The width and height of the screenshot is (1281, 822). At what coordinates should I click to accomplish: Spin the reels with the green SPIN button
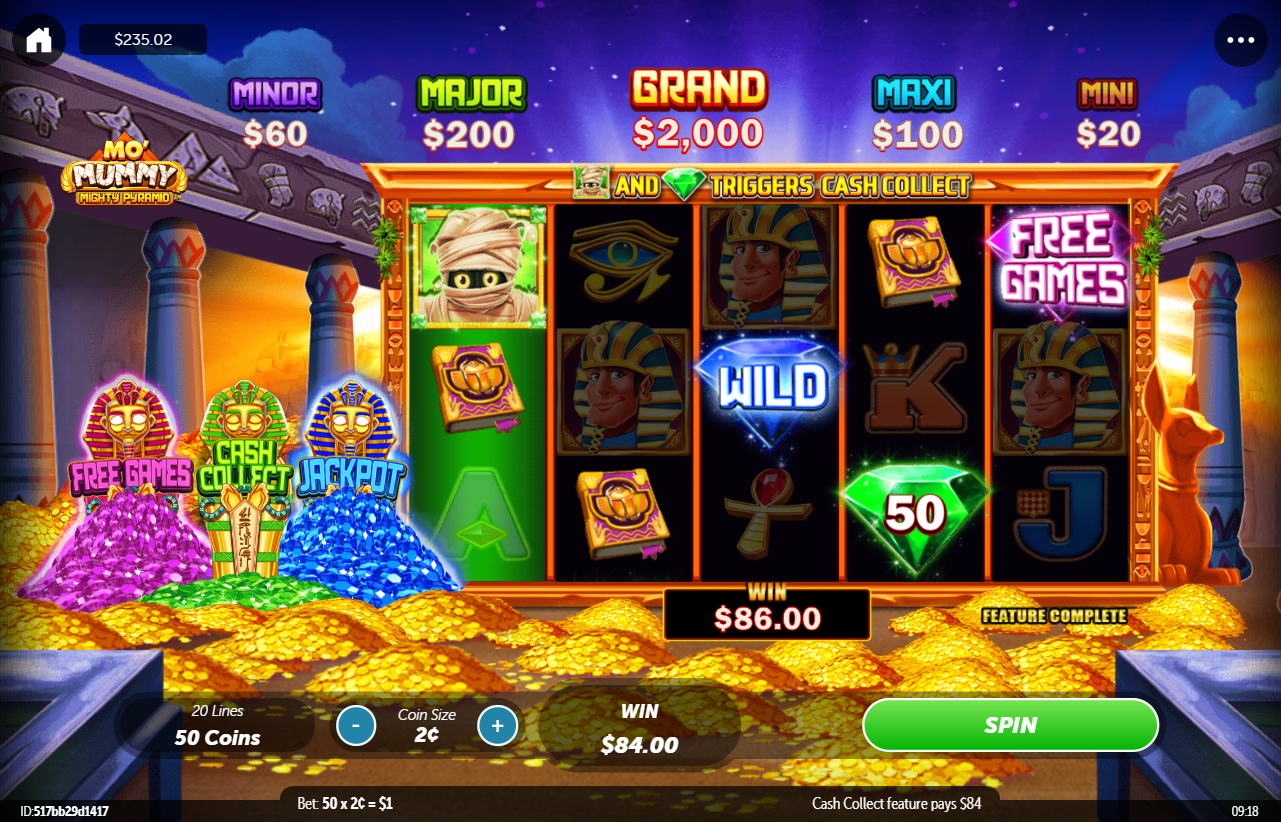(1010, 725)
